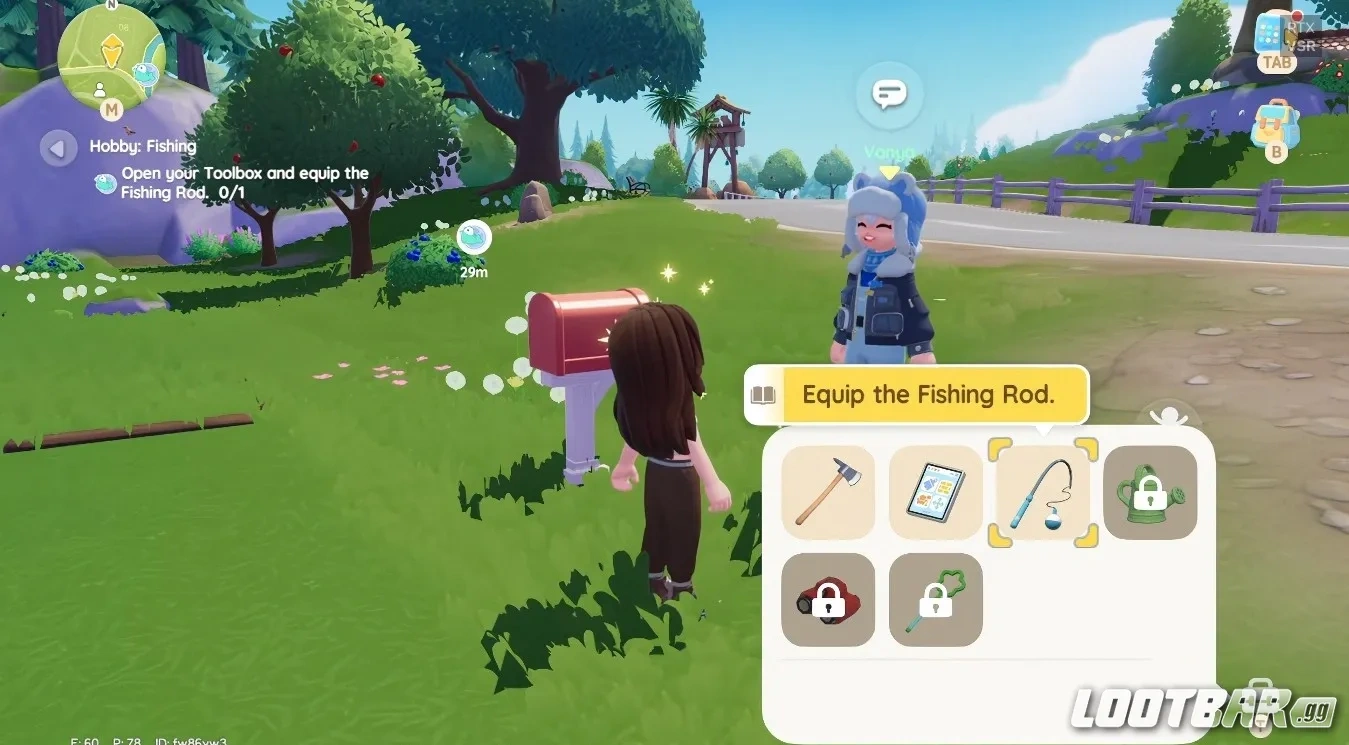Click the fish icon next to the quest objective
This screenshot has width=1349, height=745.
pos(103,183)
